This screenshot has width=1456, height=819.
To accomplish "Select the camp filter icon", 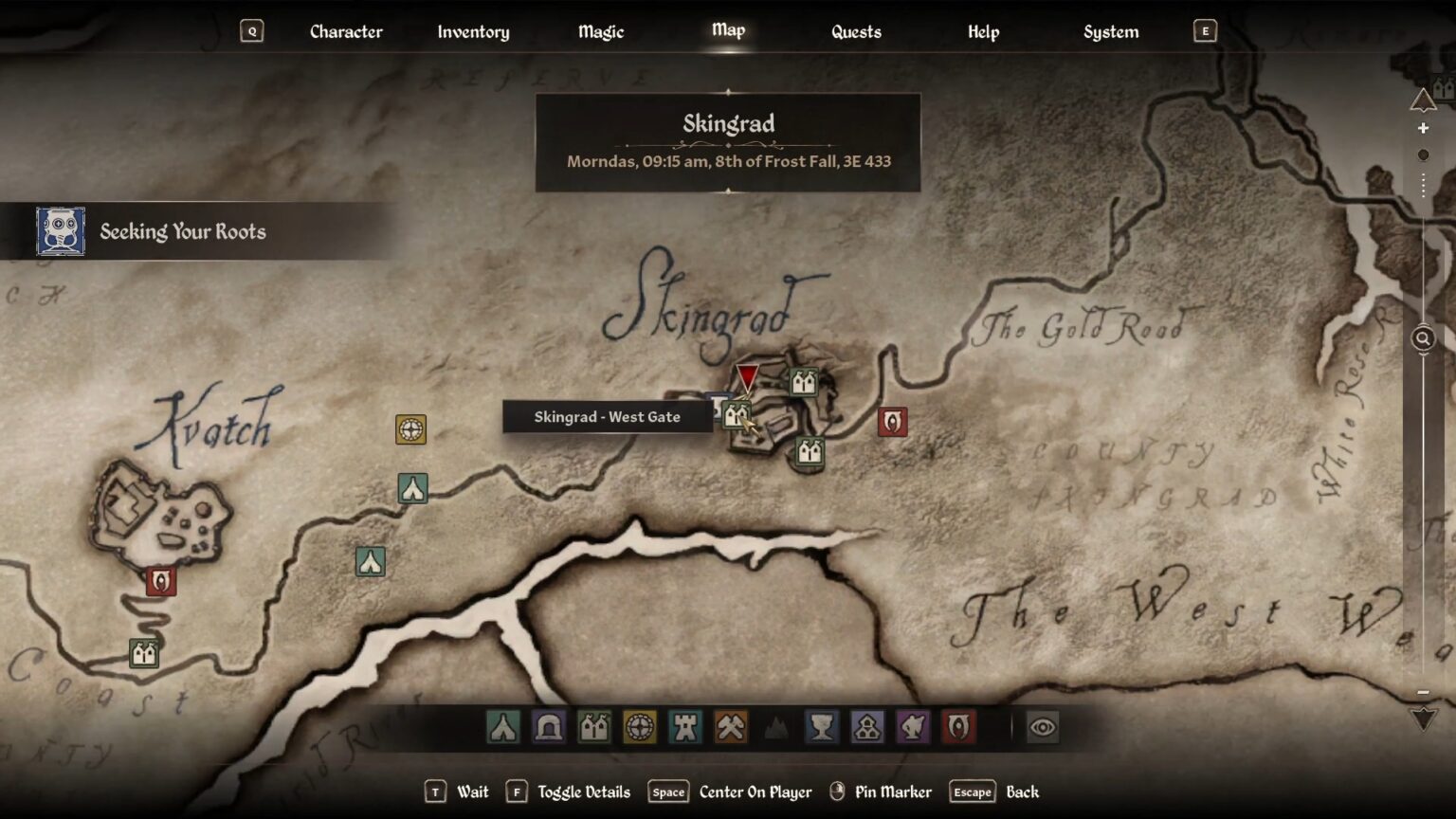I will point(502,727).
